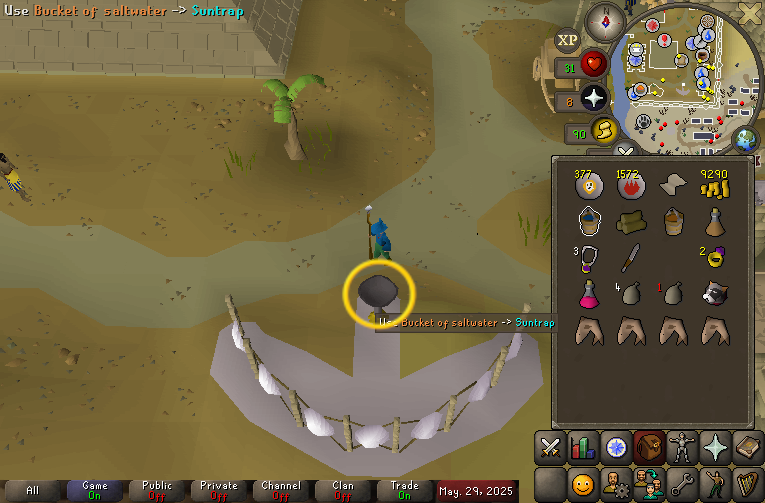Open the Combat Options tab
Viewport: 765px width, 503px height.
(x=551, y=447)
